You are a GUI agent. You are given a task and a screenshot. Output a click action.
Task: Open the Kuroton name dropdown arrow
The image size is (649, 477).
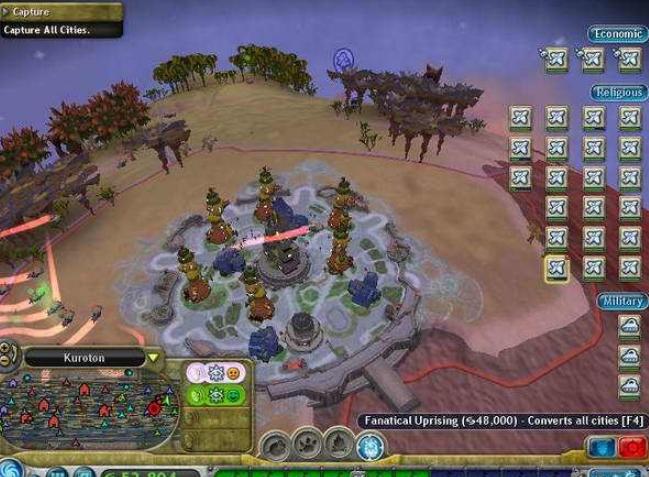tap(153, 358)
